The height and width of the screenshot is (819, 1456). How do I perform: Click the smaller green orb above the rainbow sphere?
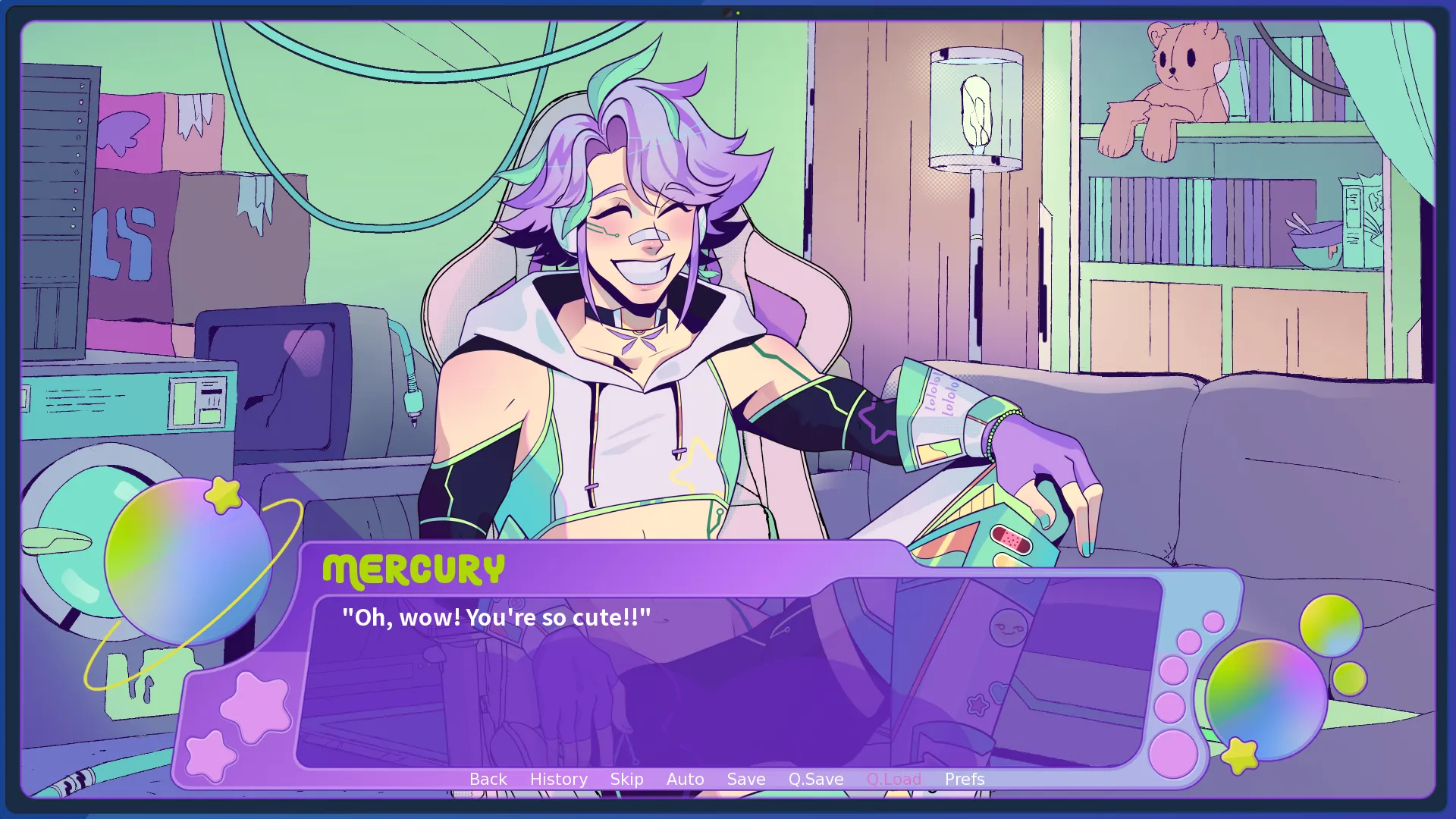(x=1331, y=626)
